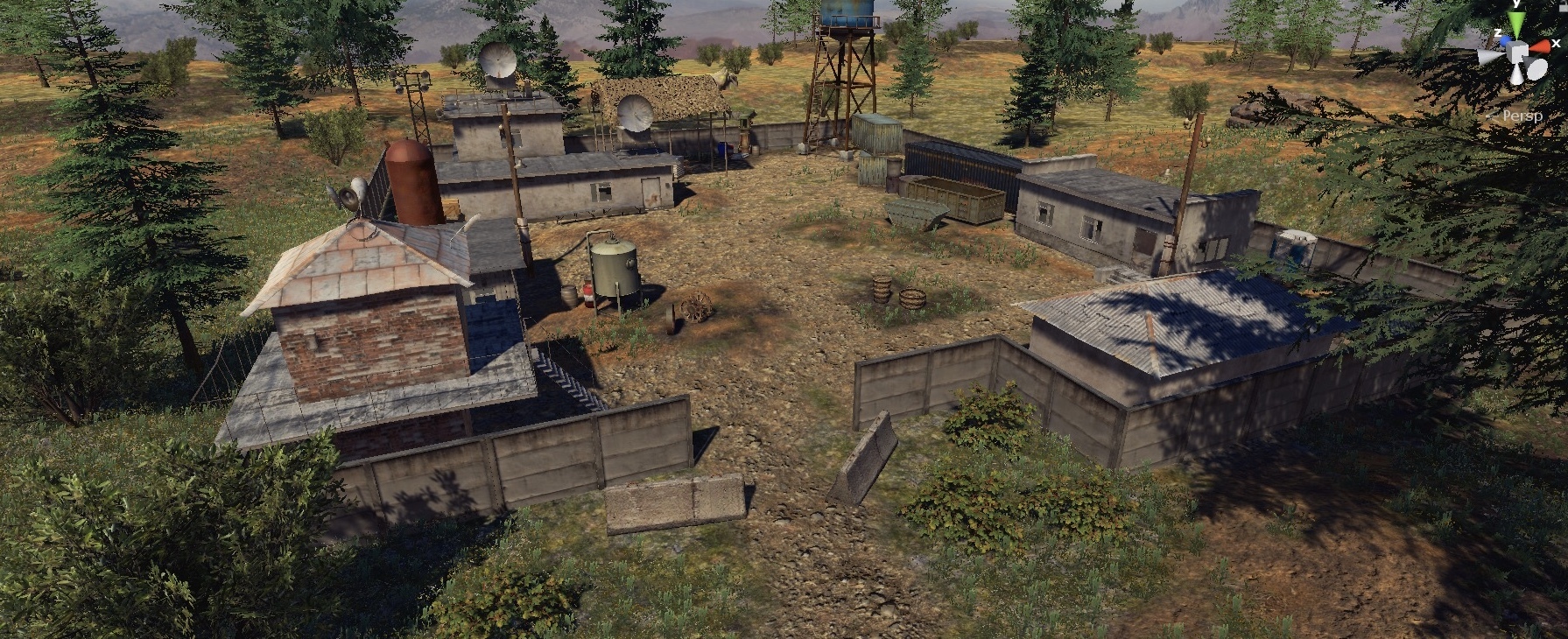Image resolution: width=1568 pixels, height=639 pixels.
Task: Toggle the Persp projection label
Action: (1522, 116)
